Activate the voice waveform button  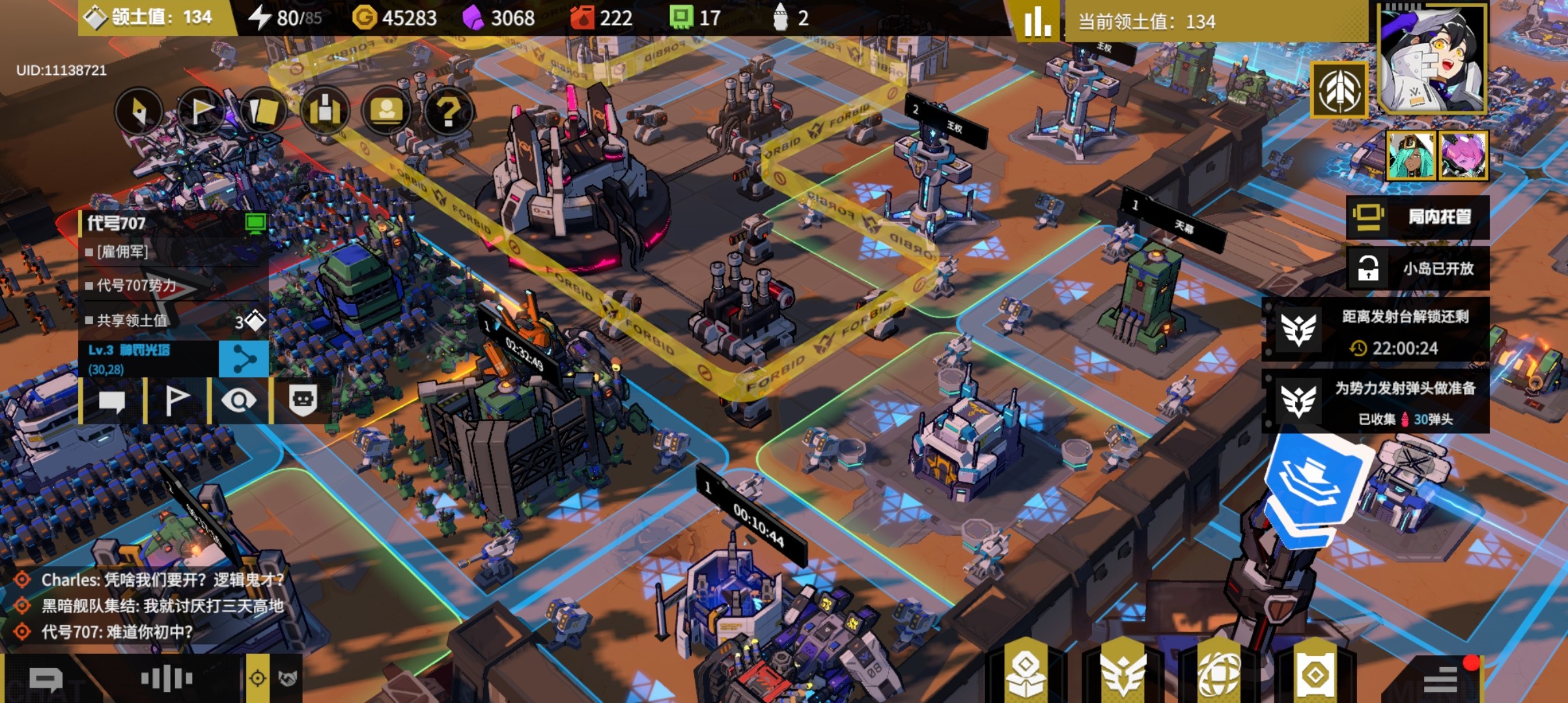(x=167, y=678)
